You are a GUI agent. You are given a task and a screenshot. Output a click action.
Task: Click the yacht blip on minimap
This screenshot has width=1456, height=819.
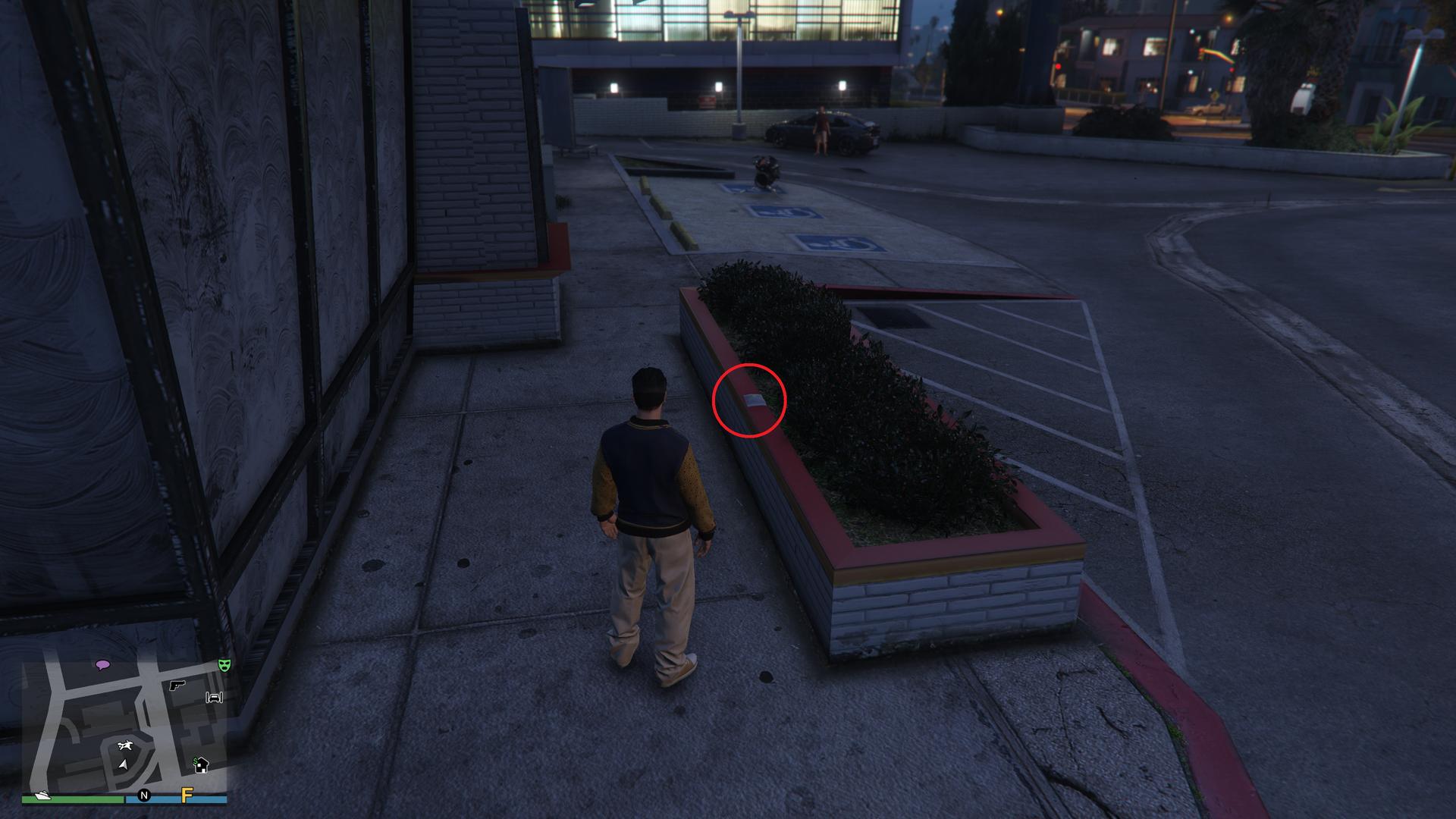coord(40,795)
